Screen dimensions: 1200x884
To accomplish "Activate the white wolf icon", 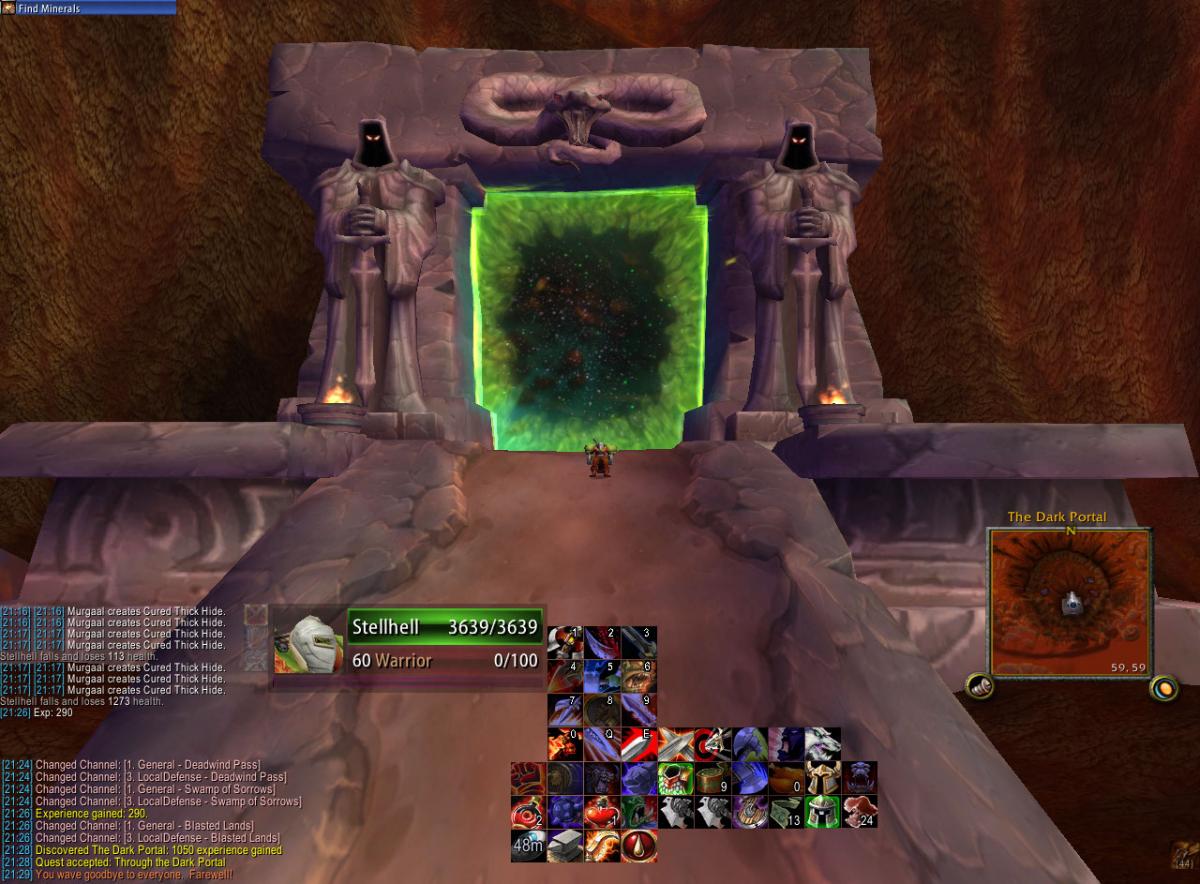I will (822, 744).
